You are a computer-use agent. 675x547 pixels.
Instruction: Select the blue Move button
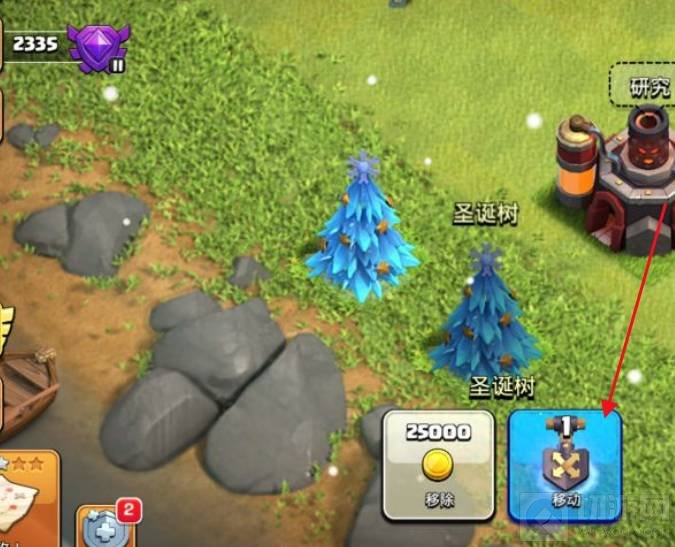pos(564,464)
